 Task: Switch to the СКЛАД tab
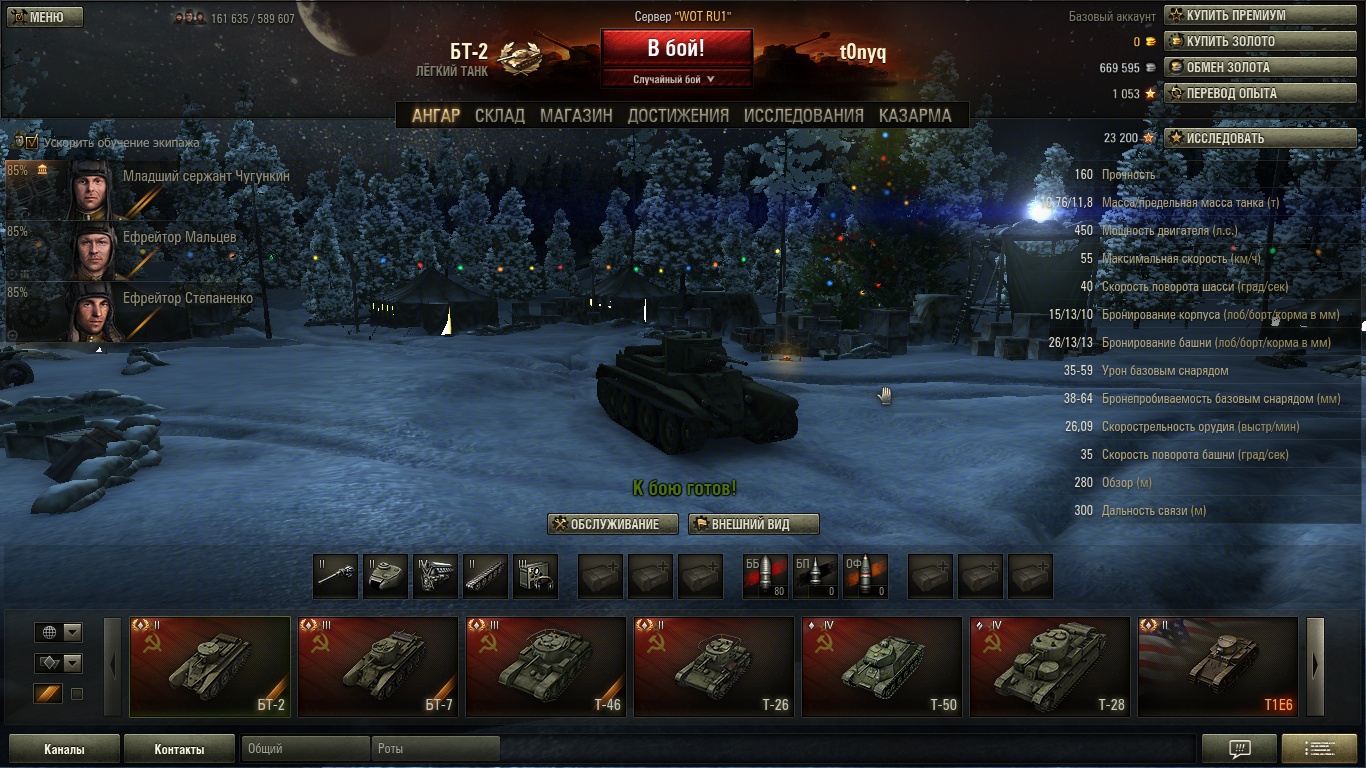tap(499, 115)
